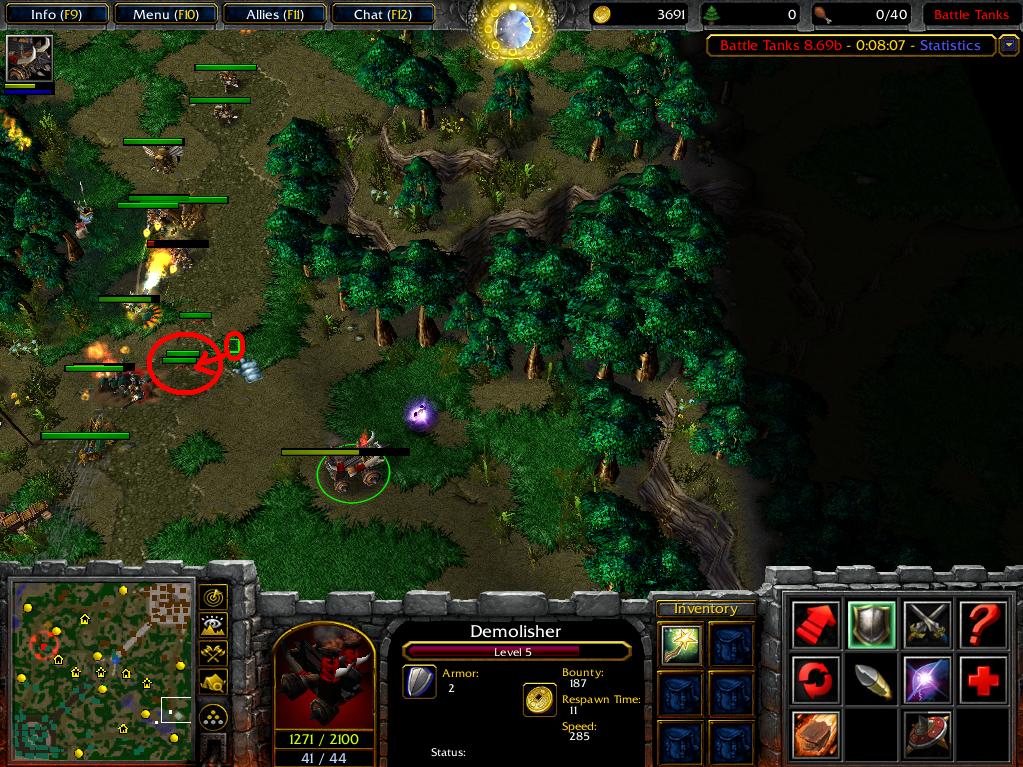Activate the red circular arrows command
Viewport: 1023px width, 767px height.
click(816, 680)
